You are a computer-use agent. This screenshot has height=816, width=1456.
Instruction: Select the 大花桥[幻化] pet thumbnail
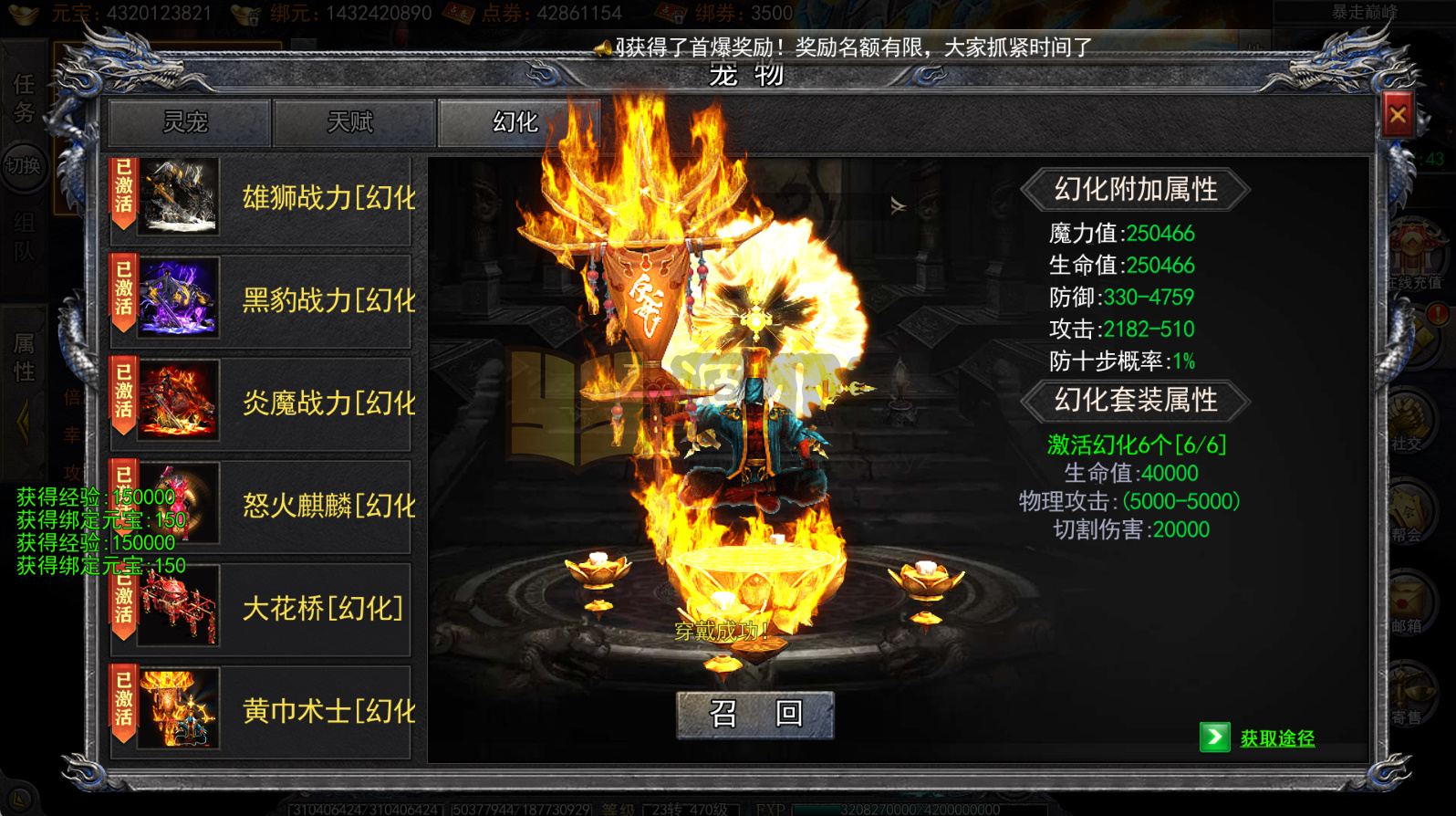(176, 607)
